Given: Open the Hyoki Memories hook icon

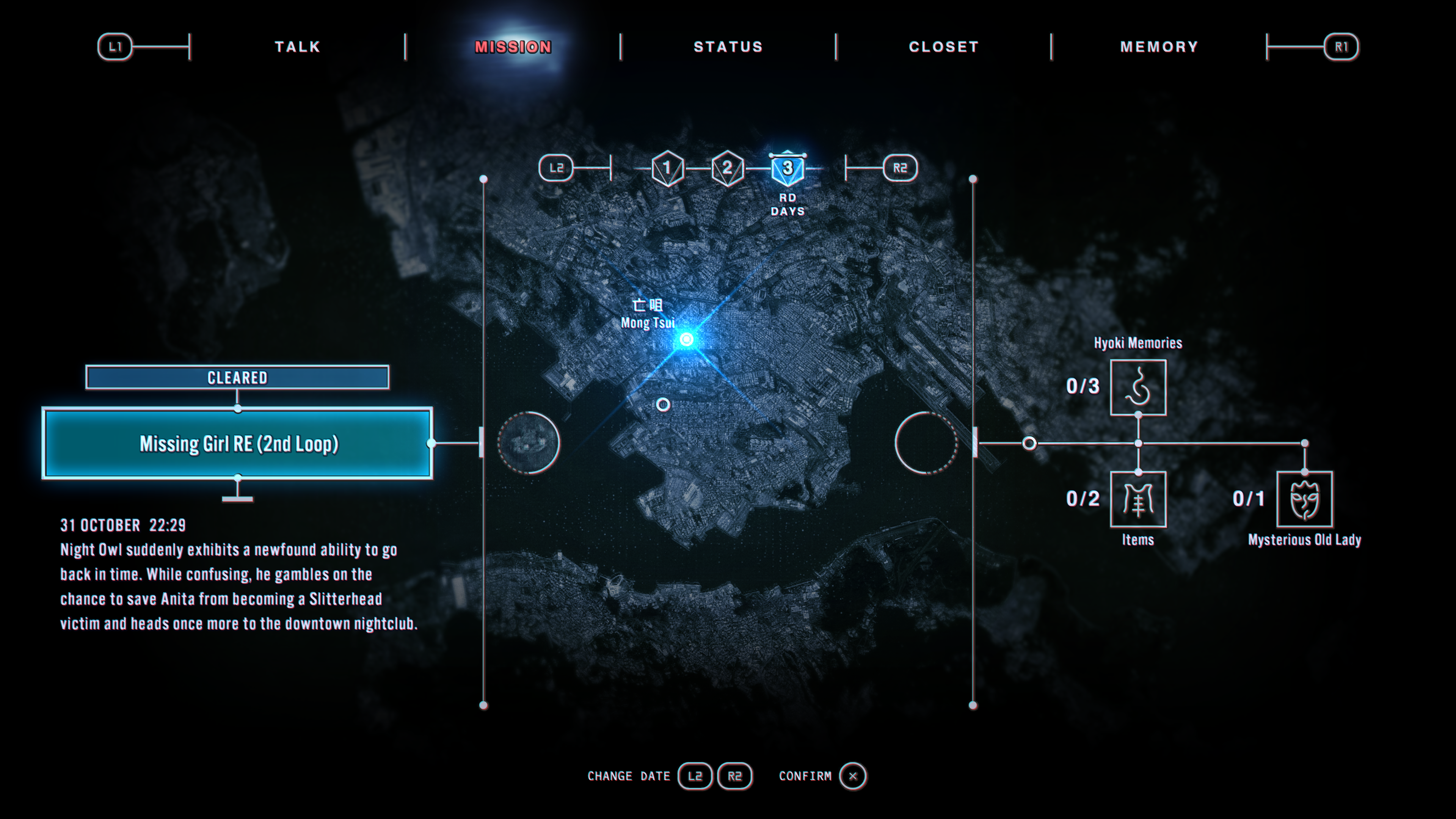Looking at the screenshot, I should [1138, 387].
